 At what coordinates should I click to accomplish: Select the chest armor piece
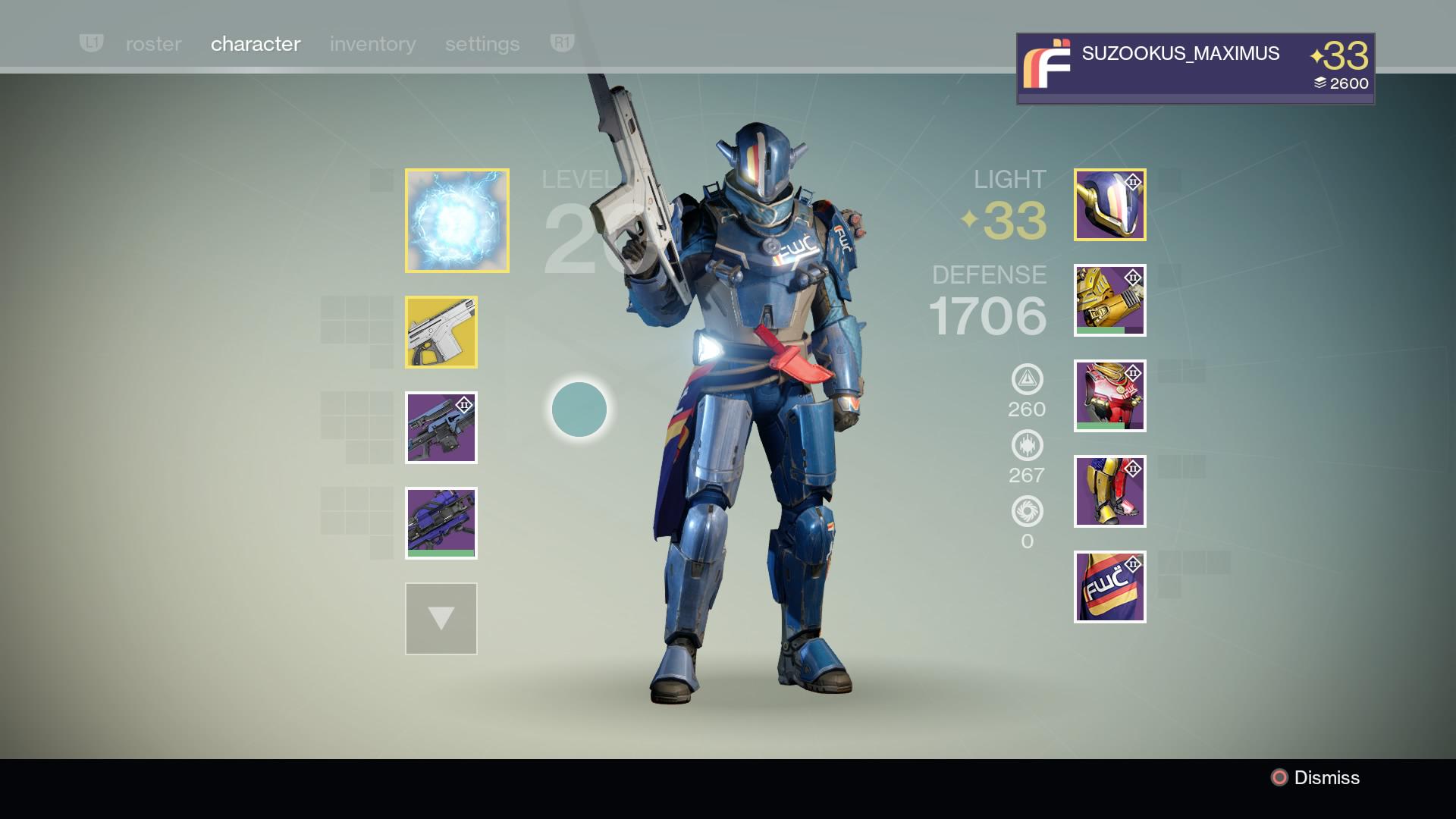tap(1109, 395)
